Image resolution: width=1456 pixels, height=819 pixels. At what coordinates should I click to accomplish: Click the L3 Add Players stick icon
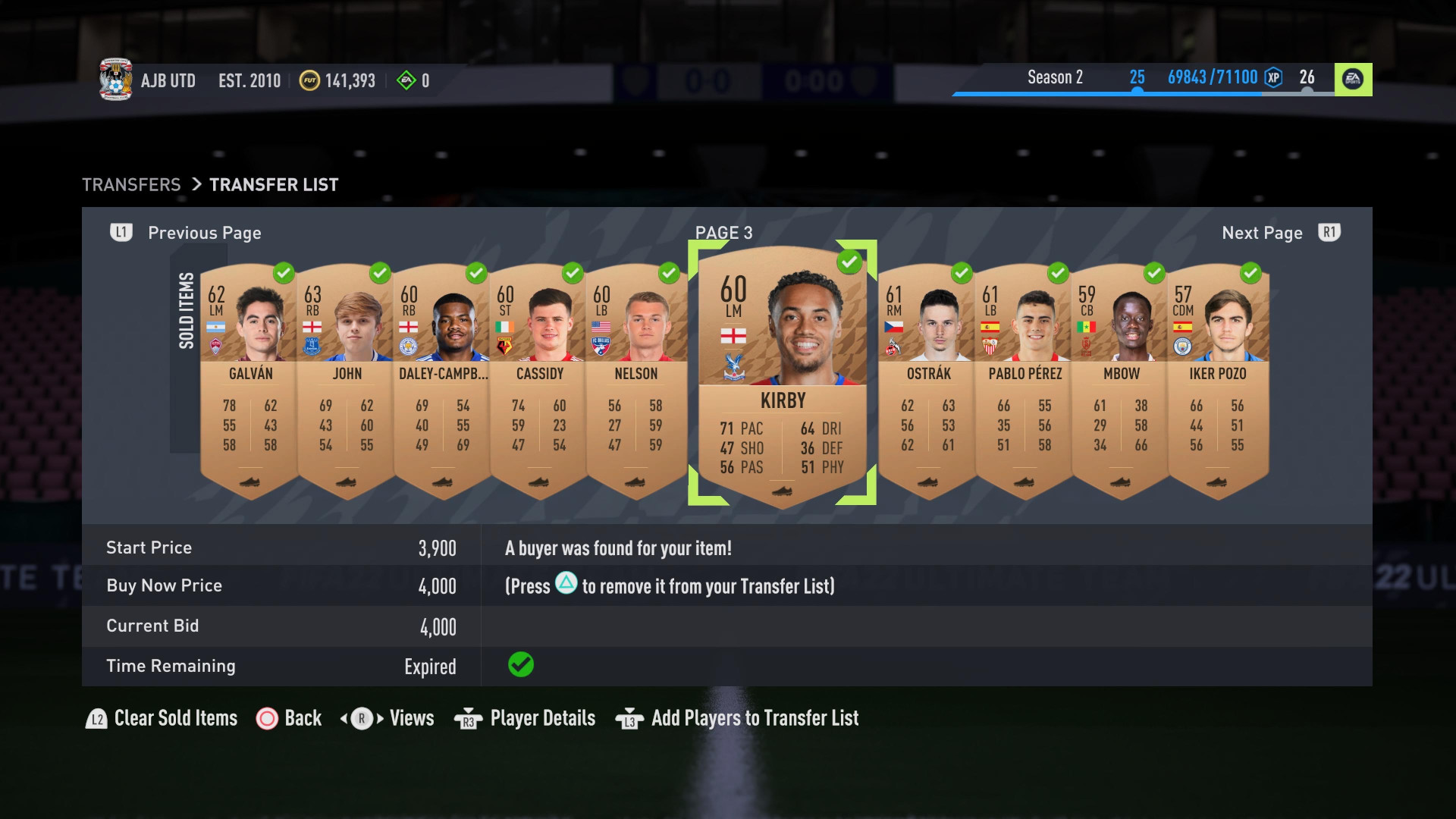(630, 718)
